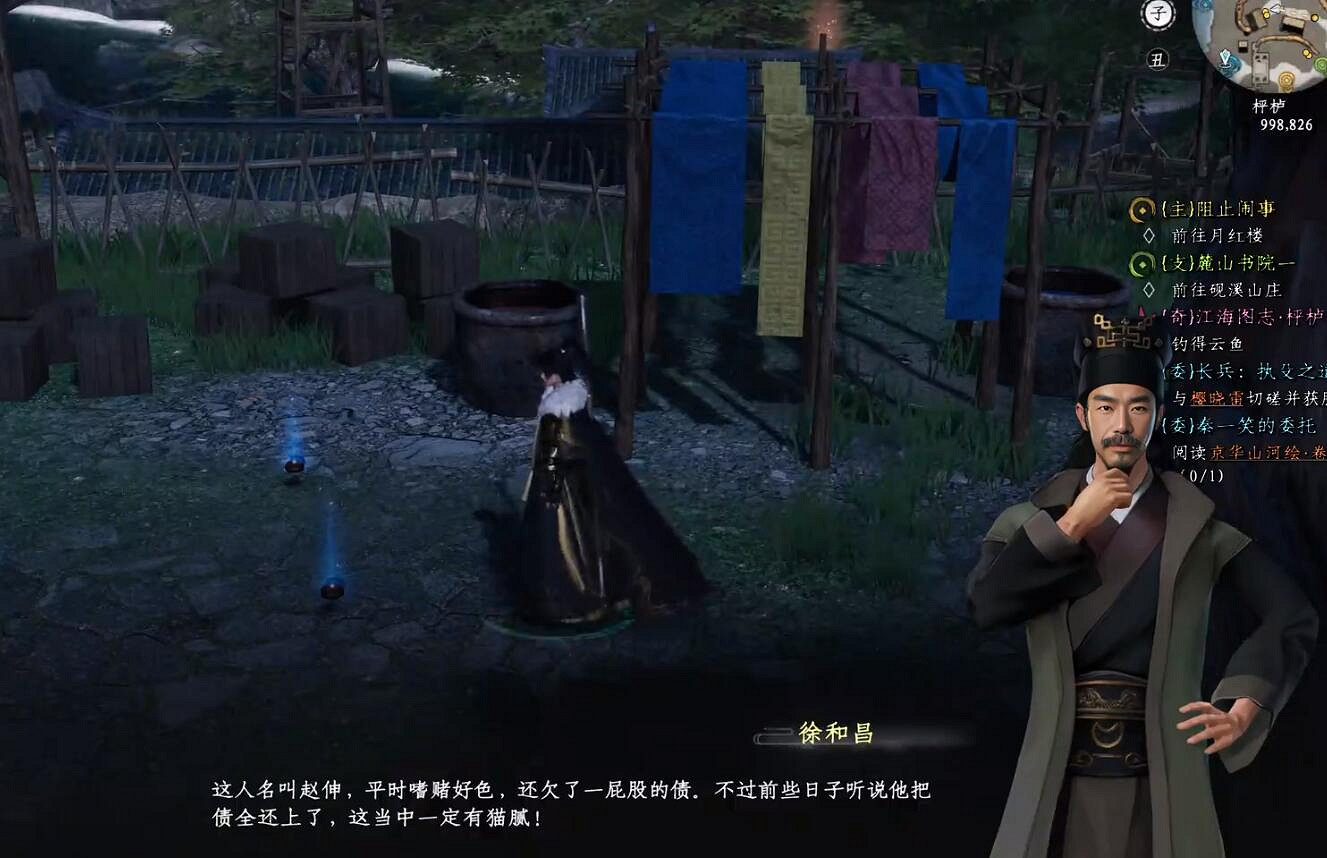The width and height of the screenshot is (1327, 858).
Task: Open the 京华山河绘·卷 reading link
Action: 1268,452
